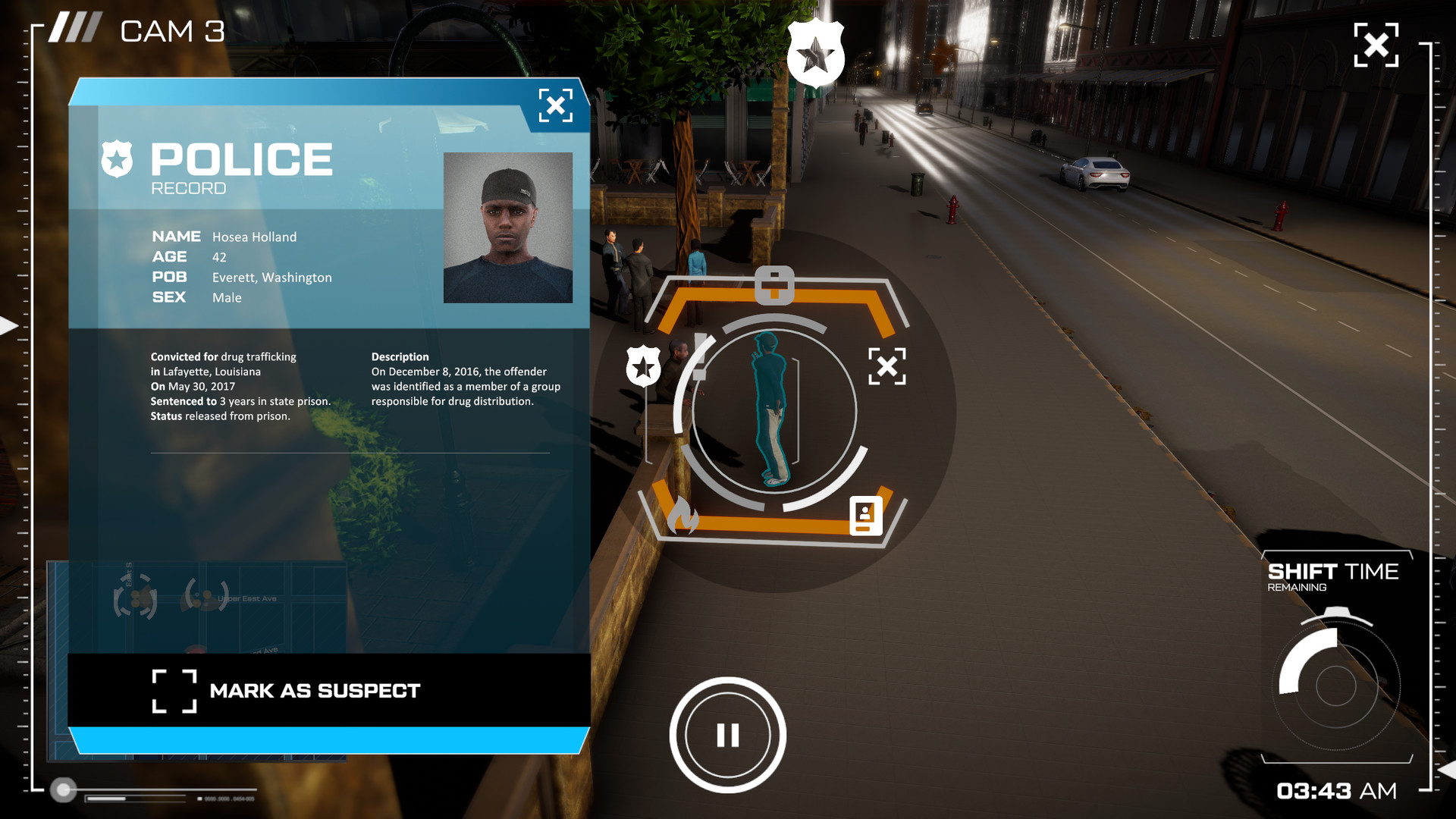Click the police badge marker above the tree
The width and height of the screenshot is (1456, 819).
815,53
